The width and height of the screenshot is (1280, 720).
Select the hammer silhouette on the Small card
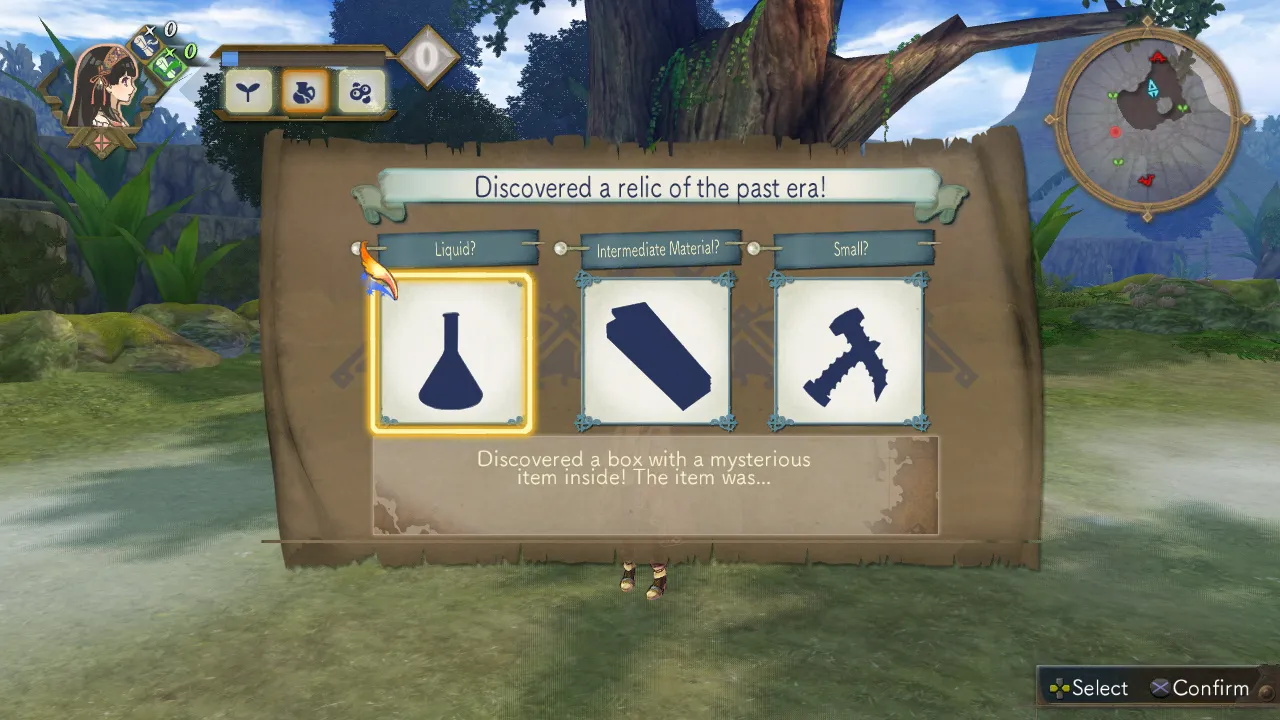(x=848, y=352)
